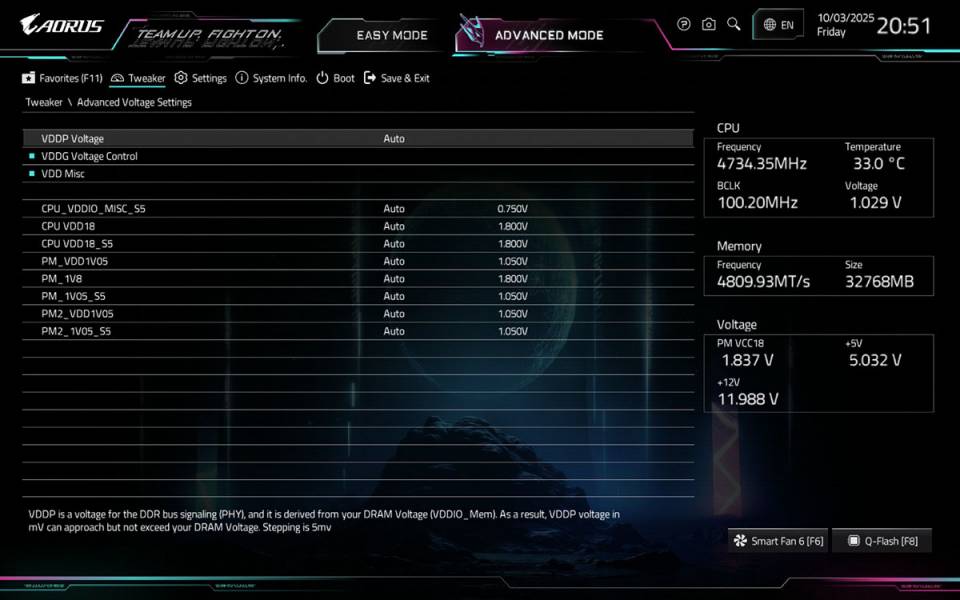Select the CPU_VDDIO_MISC_S5 setting
Image resolution: width=960 pixels, height=600 pixels.
pos(93,209)
